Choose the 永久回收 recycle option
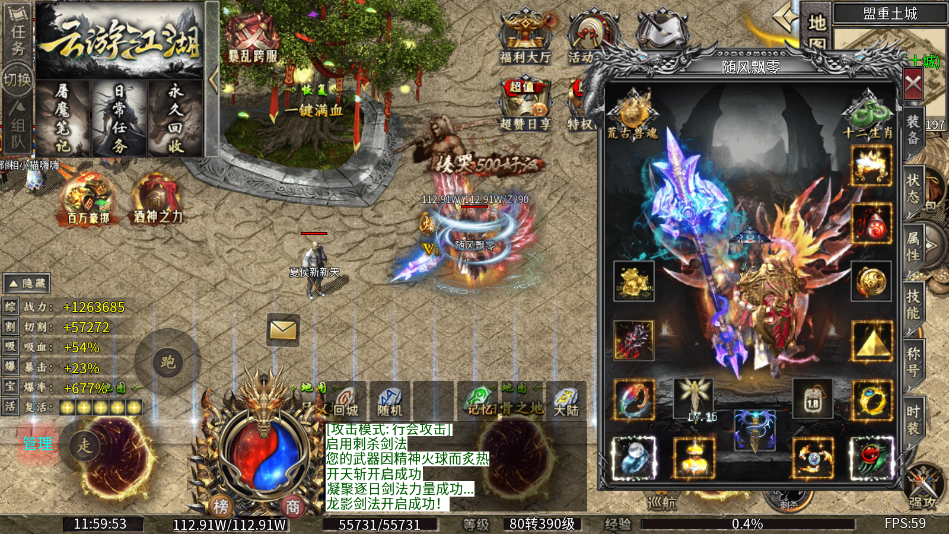Screen dimensions: 949x534 (176, 119)
